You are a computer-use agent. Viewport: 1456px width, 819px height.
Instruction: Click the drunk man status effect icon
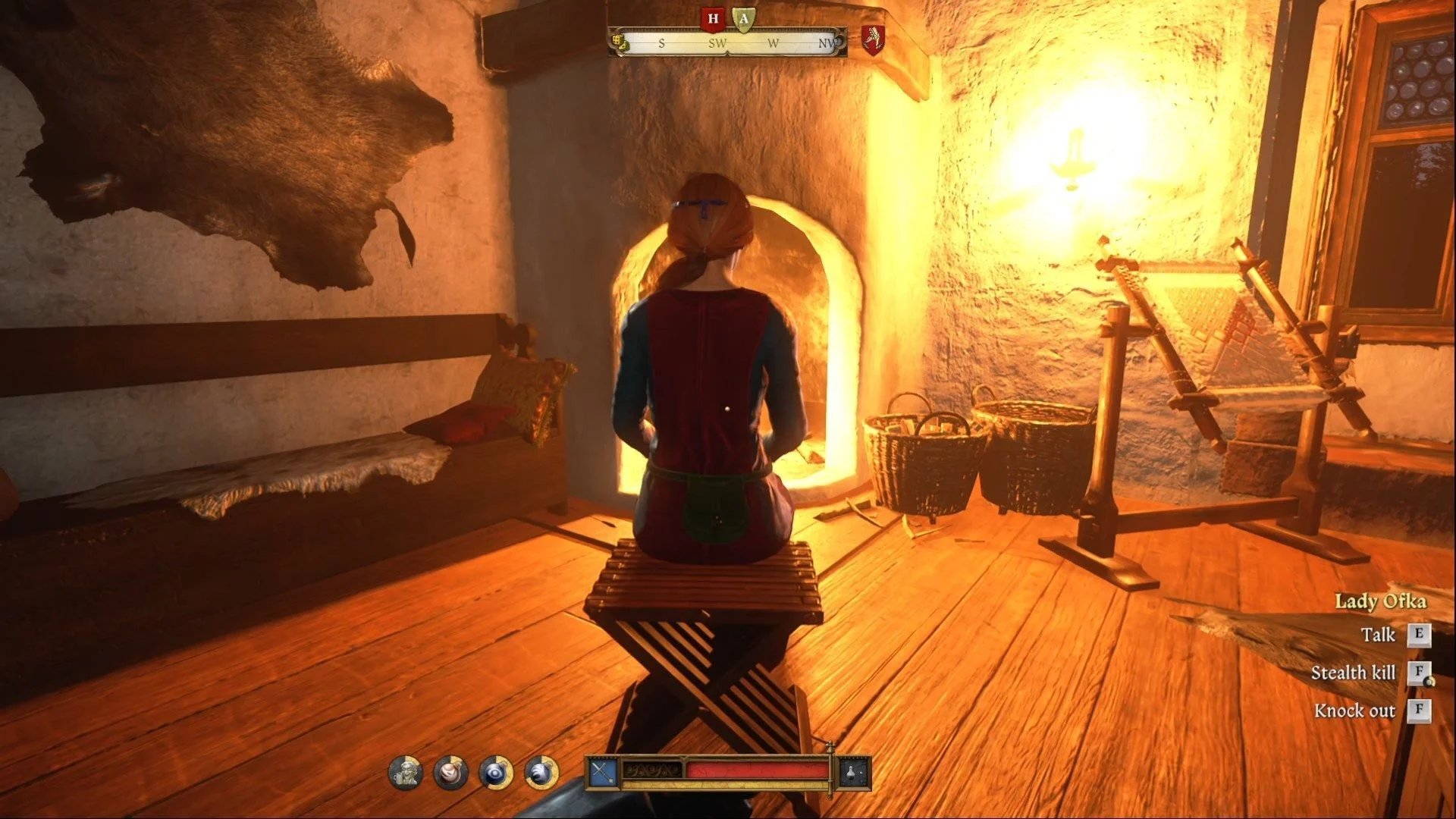pos(406,773)
